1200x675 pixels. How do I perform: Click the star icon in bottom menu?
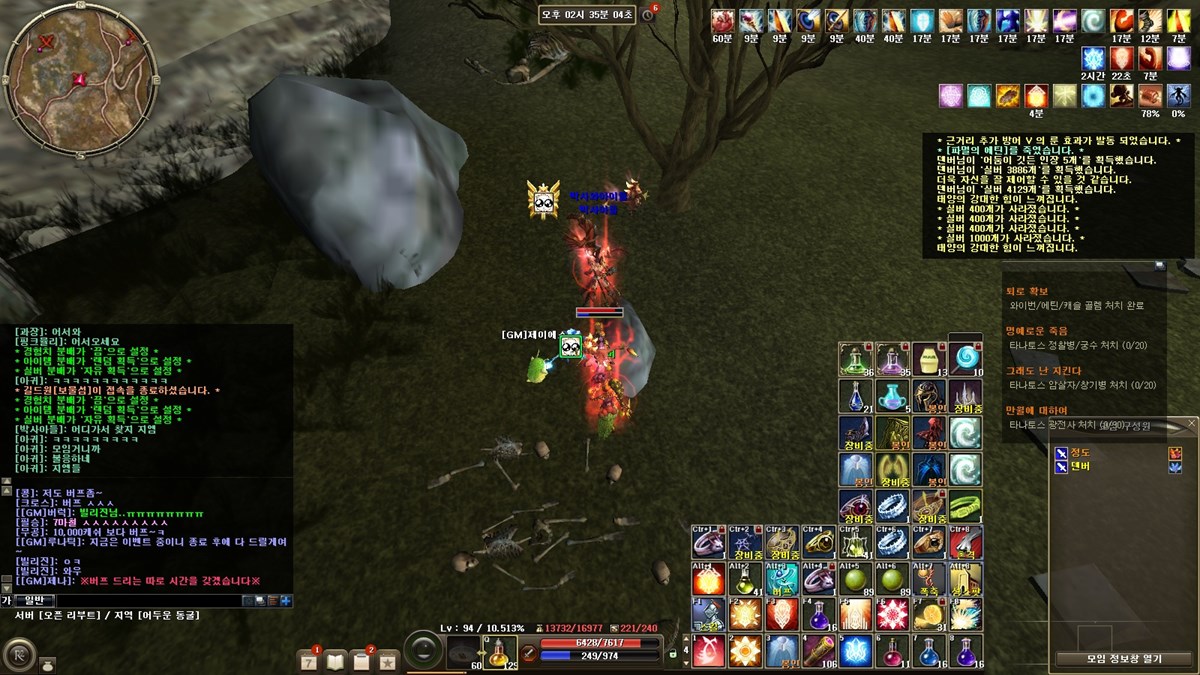click(x=387, y=660)
